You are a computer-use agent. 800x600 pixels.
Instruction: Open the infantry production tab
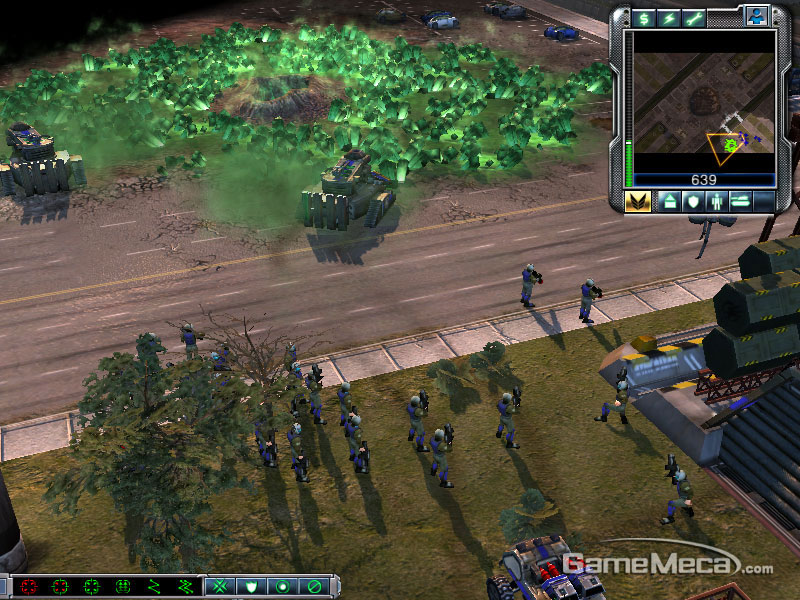[x=717, y=202]
